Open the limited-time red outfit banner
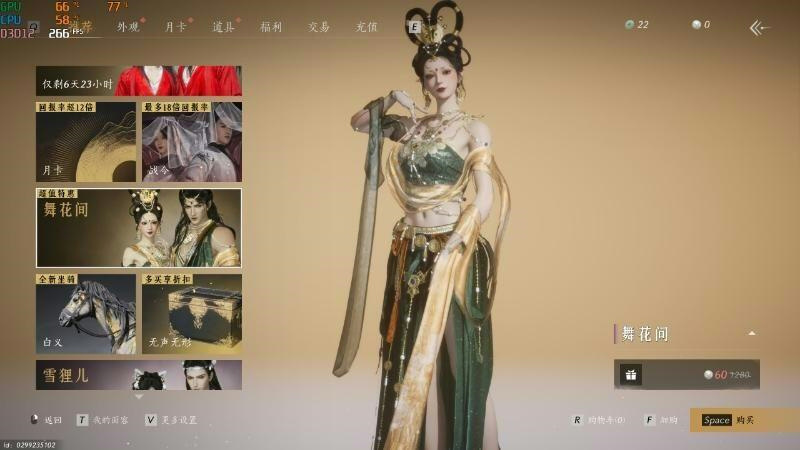800x450 pixels. tap(139, 81)
